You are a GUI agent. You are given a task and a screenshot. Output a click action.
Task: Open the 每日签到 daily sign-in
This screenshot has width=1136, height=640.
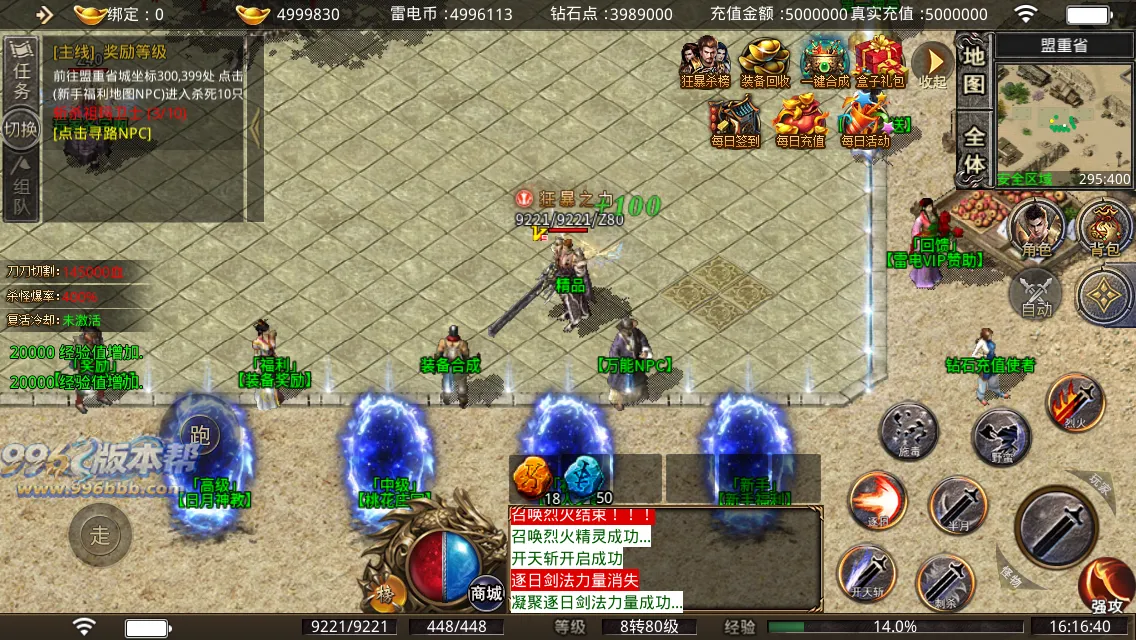735,121
